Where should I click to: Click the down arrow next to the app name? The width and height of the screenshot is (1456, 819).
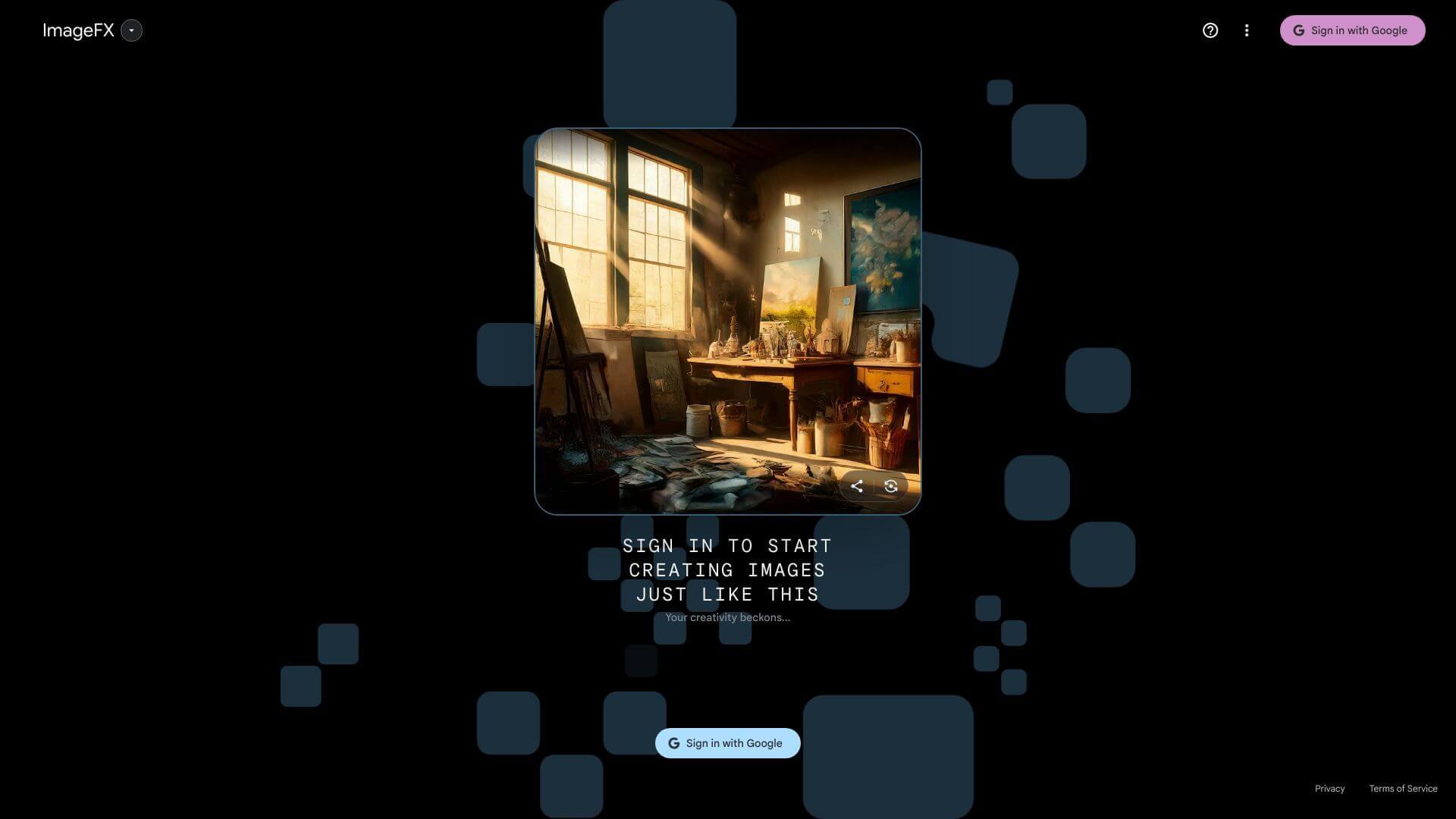132,31
